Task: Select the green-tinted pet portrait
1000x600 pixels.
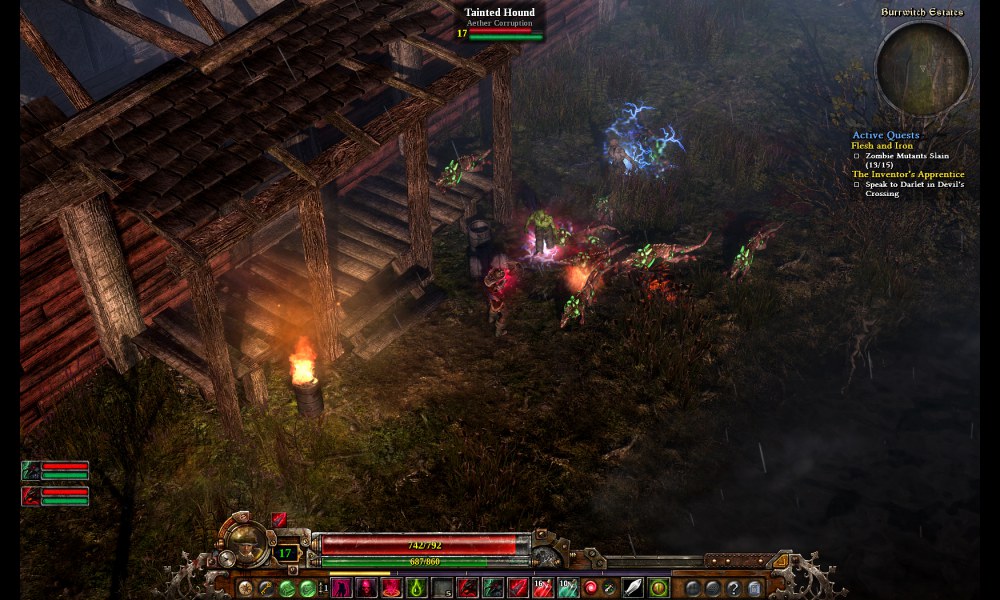Action: pyautogui.click(x=31, y=470)
